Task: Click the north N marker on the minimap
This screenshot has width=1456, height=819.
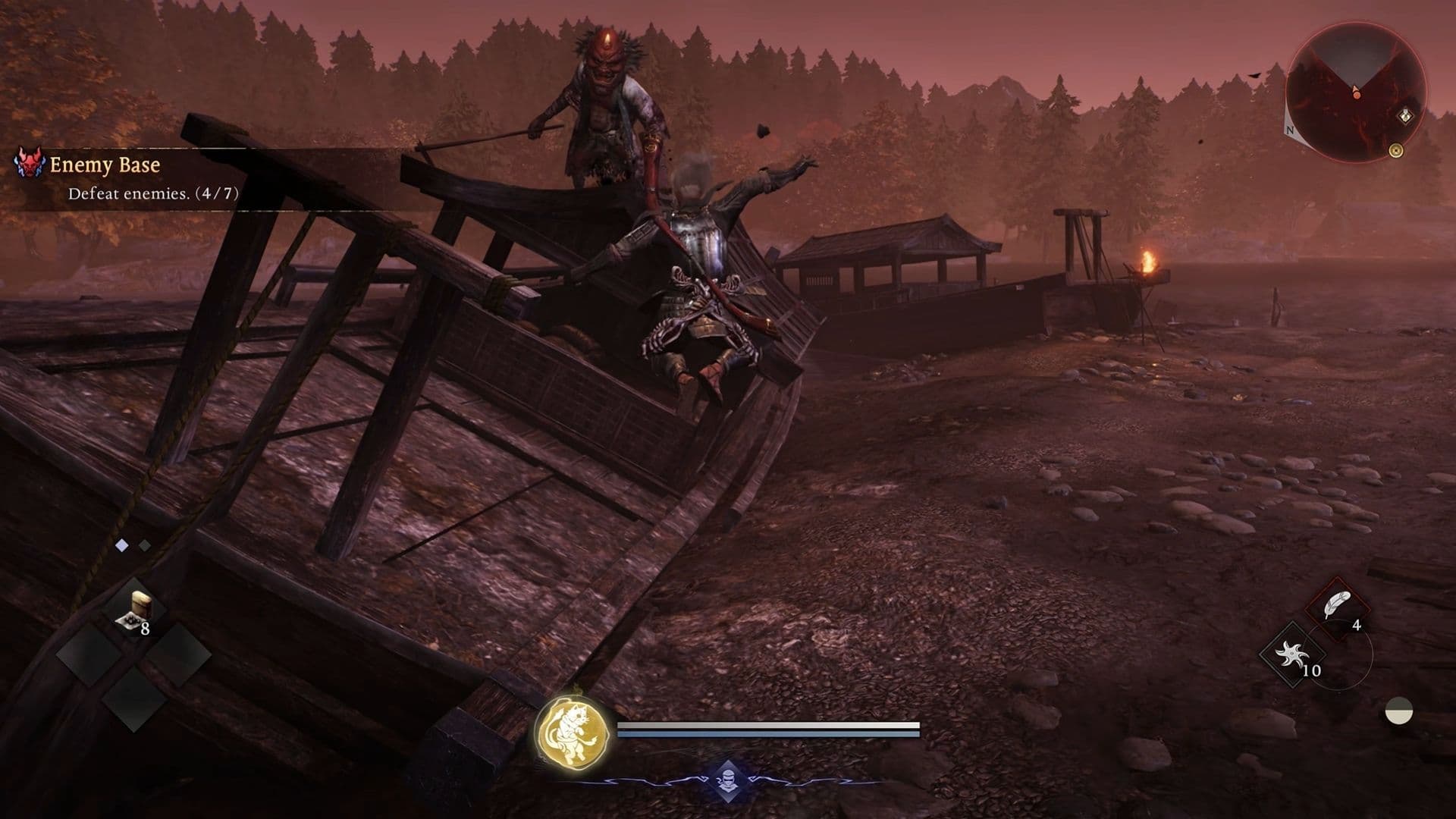Action: (x=1290, y=130)
